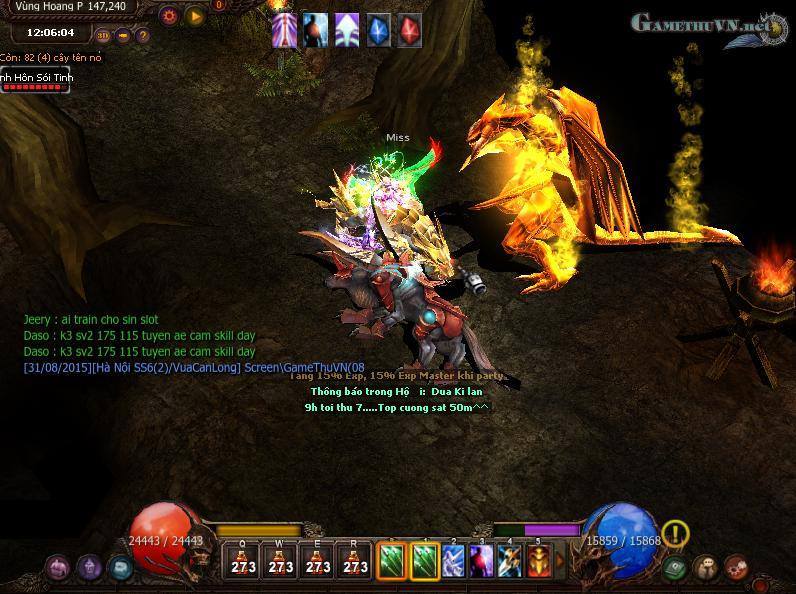
Task: Open the face portrait round button
Action: pos(705,567)
